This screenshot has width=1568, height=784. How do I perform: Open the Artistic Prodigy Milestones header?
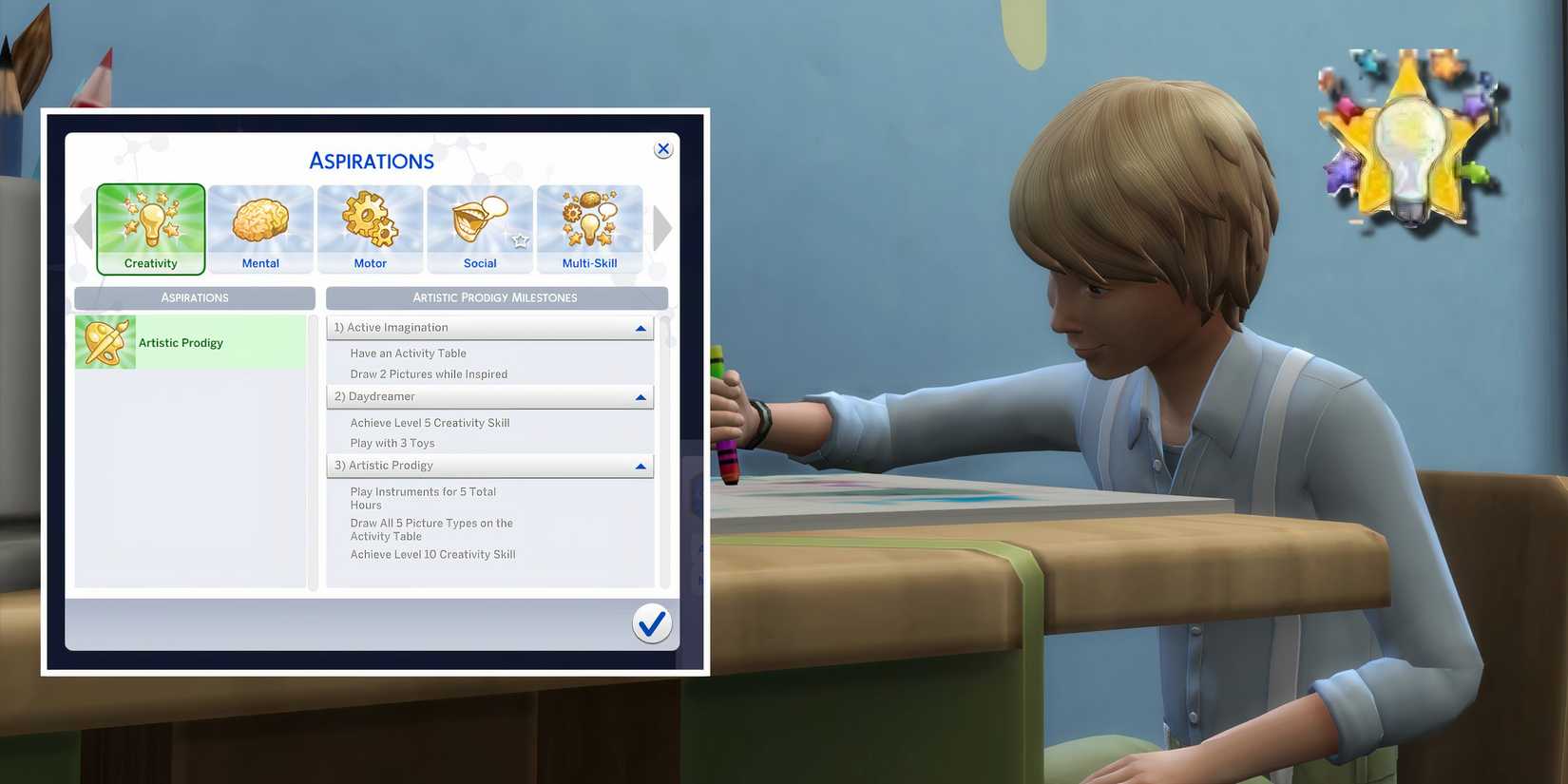496,296
